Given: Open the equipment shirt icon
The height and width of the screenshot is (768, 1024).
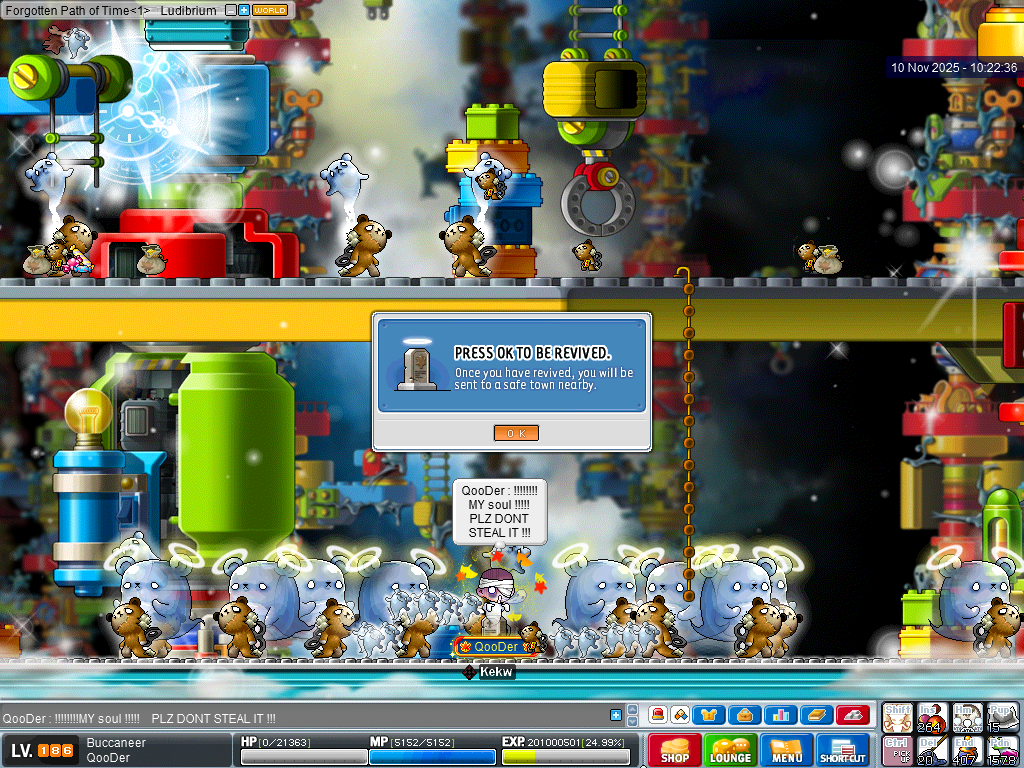Looking at the screenshot, I should point(711,715).
